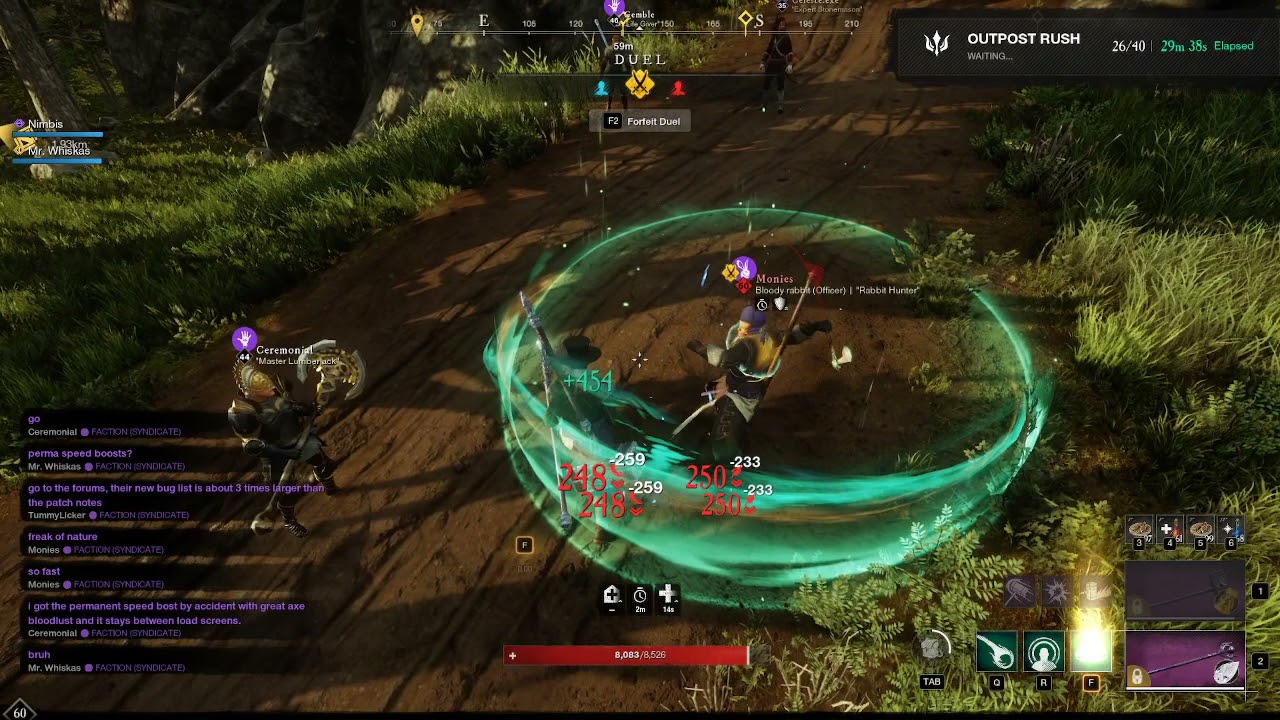Consume the food in quick slot 5
The image size is (1280, 720).
pyautogui.click(x=1200, y=529)
